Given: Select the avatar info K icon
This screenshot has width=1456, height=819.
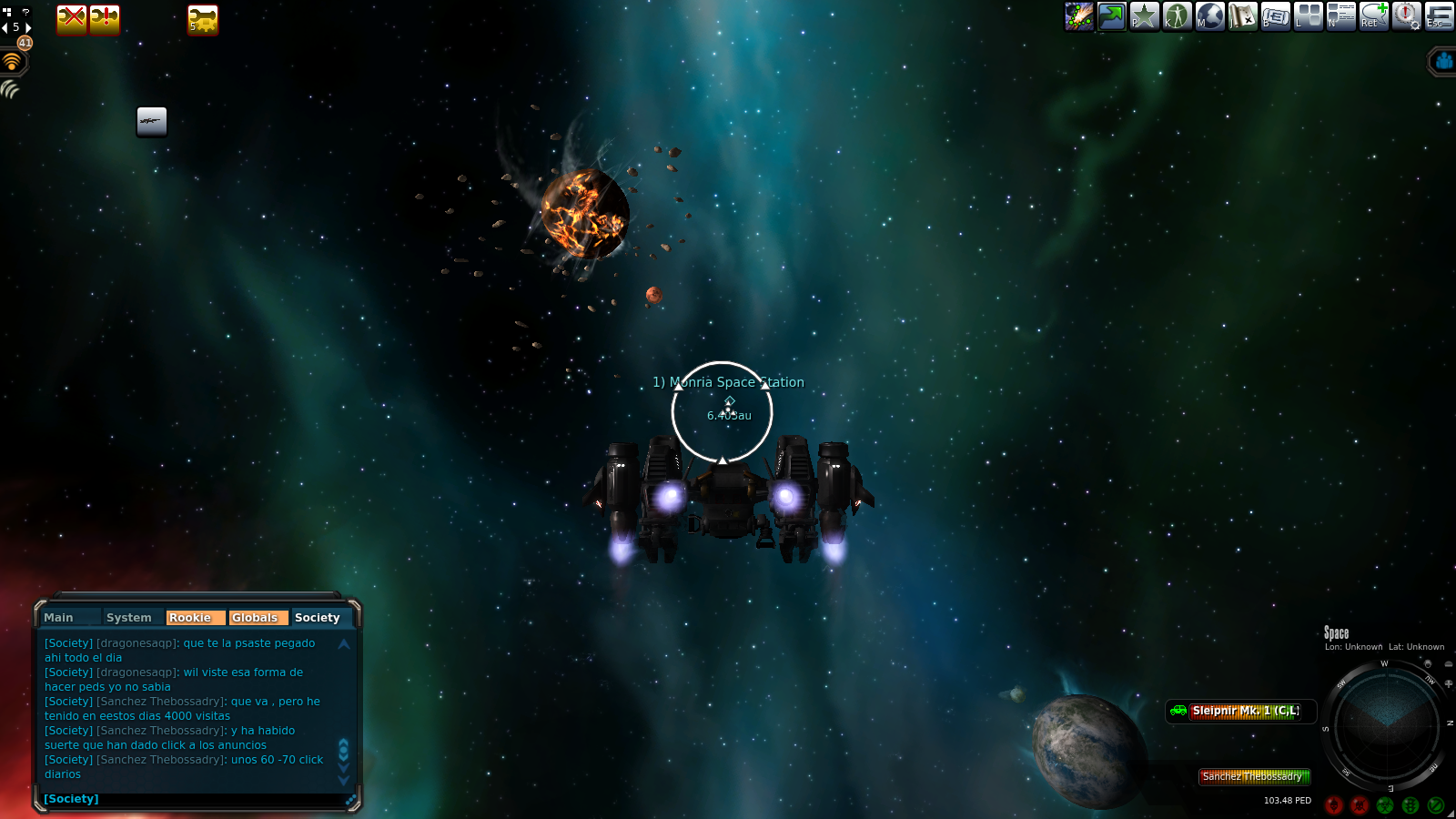Looking at the screenshot, I should pos(1178,16).
